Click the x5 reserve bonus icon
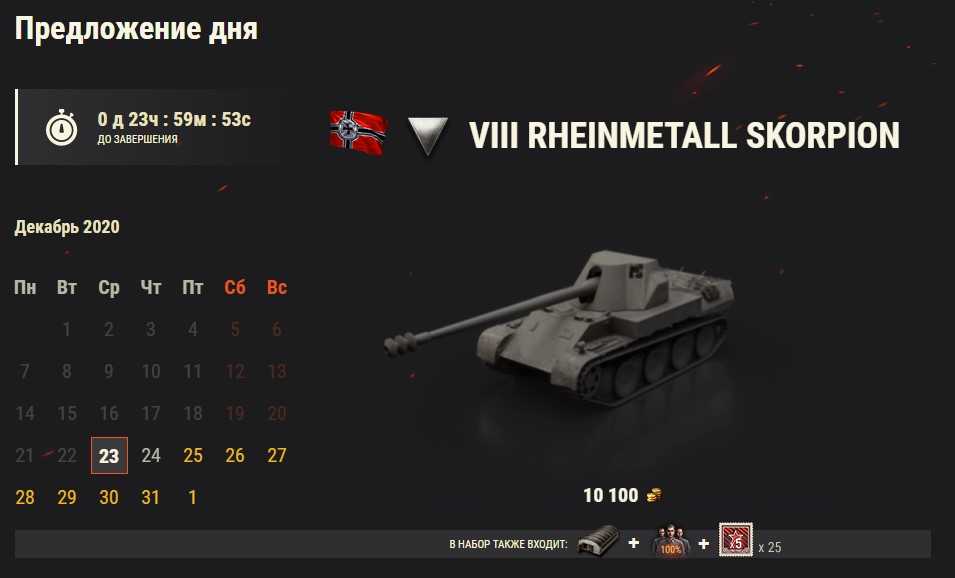955x578 pixels. point(736,542)
